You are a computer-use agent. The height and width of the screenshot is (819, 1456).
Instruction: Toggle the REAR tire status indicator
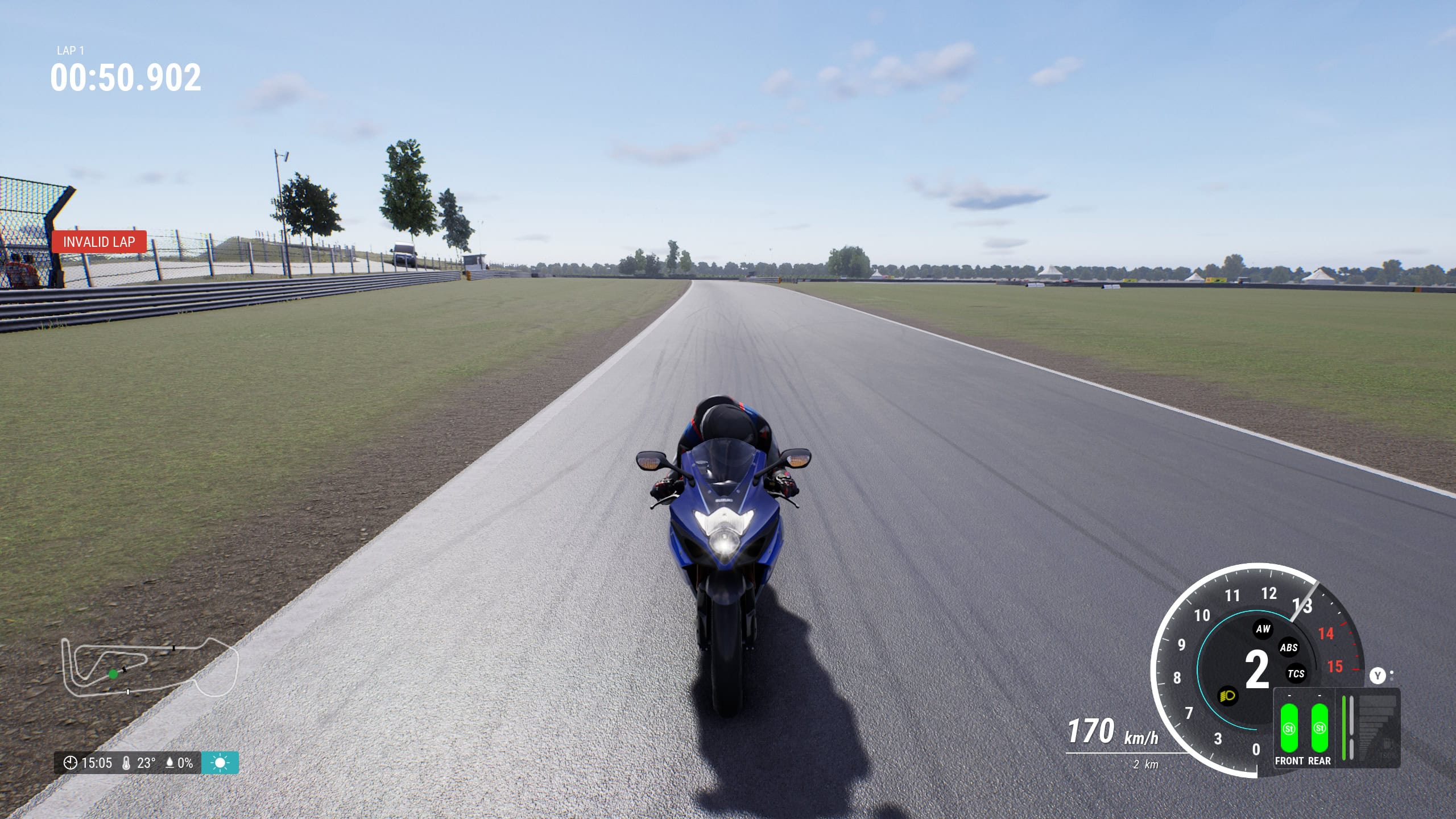pyautogui.click(x=1320, y=729)
